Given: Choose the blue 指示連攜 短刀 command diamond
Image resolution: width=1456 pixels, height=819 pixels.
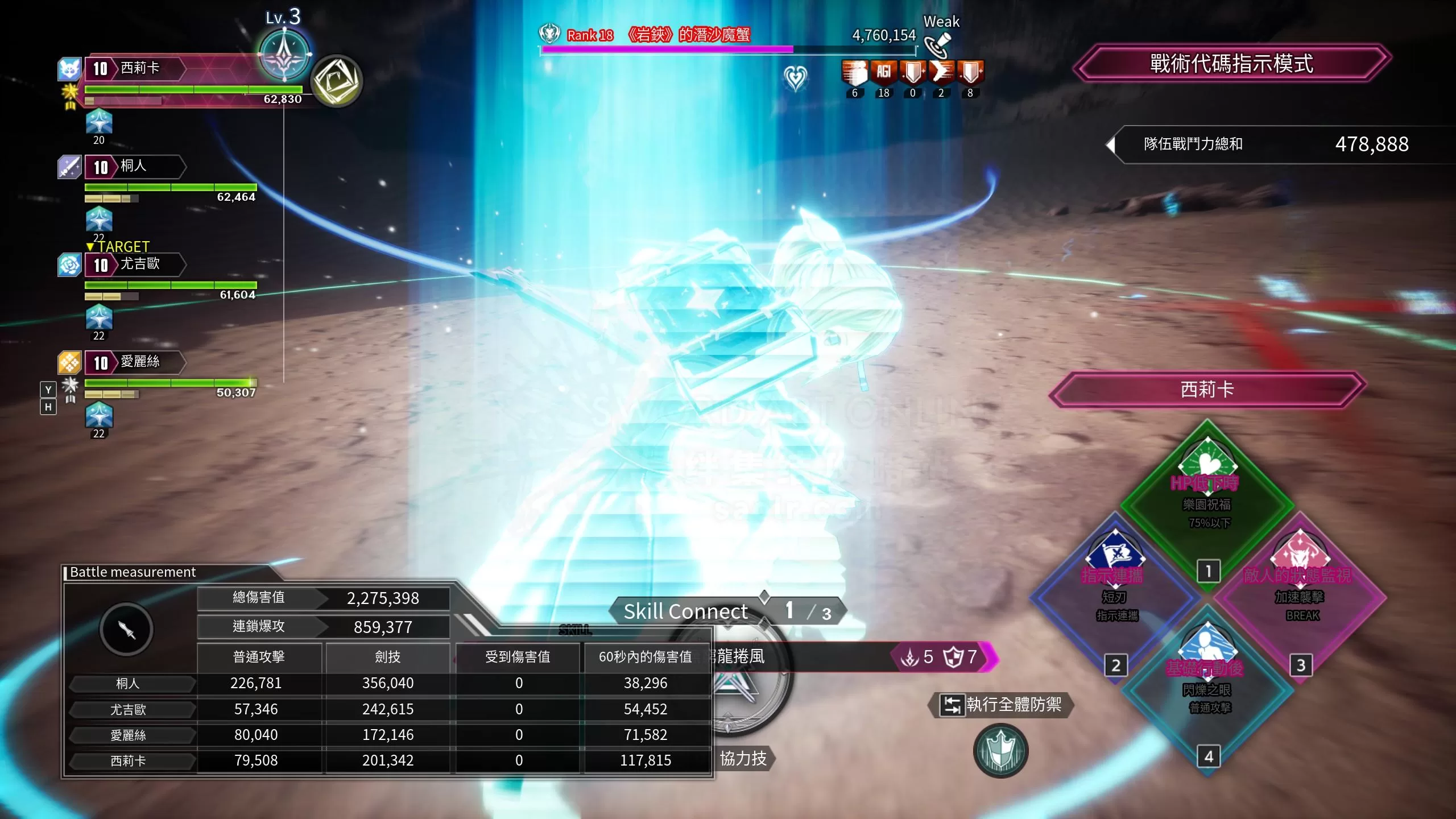Looking at the screenshot, I should (1115, 596).
